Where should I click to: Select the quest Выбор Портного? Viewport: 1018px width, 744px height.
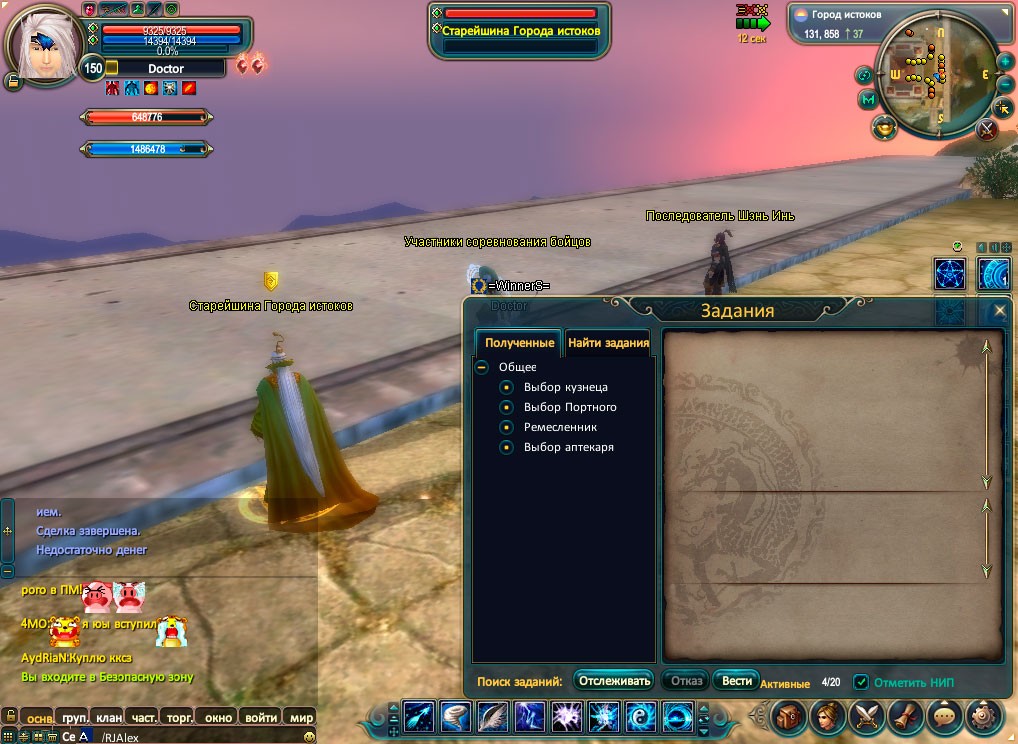click(570, 407)
